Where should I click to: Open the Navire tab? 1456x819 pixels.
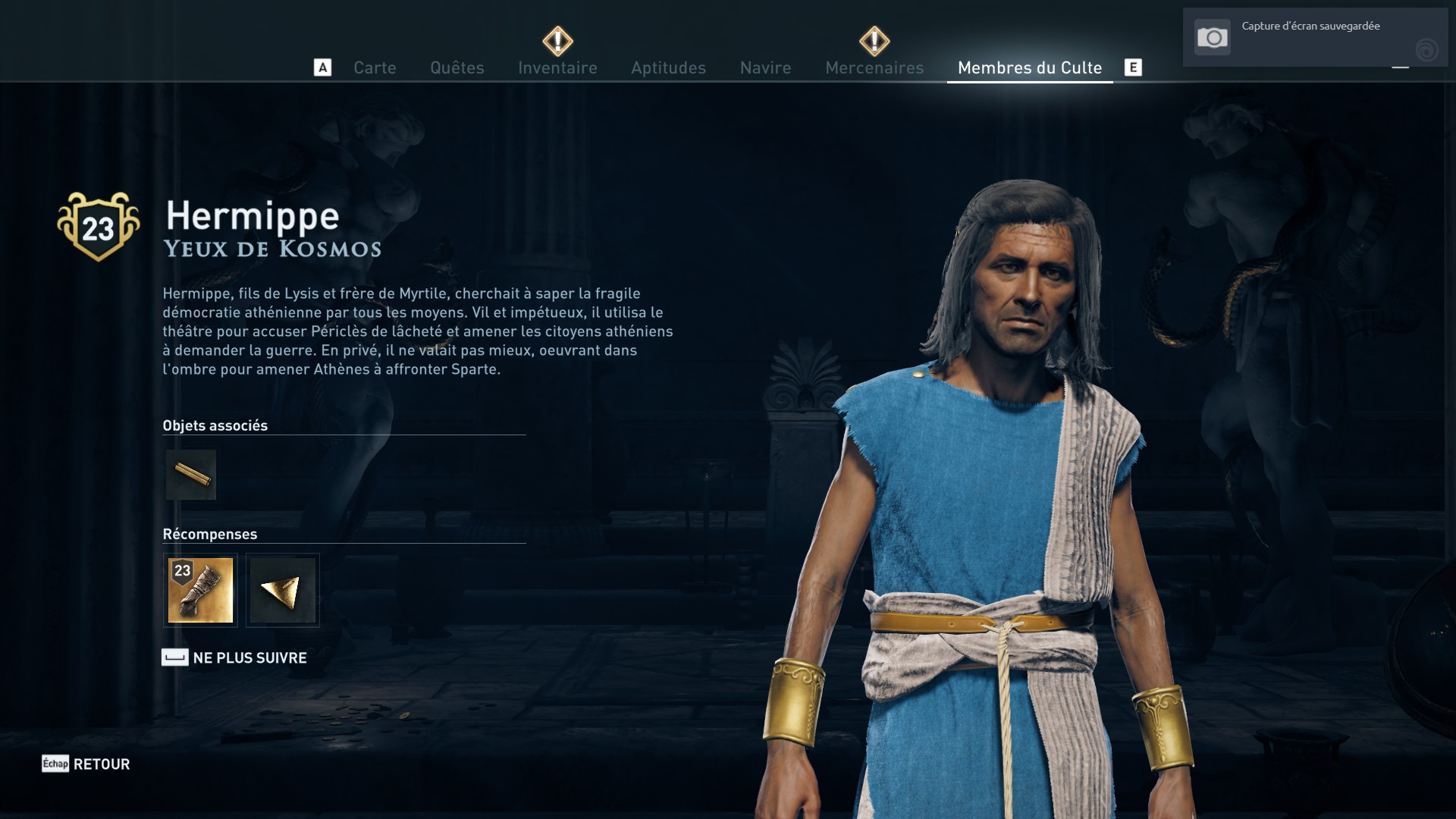tap(765, 67)
